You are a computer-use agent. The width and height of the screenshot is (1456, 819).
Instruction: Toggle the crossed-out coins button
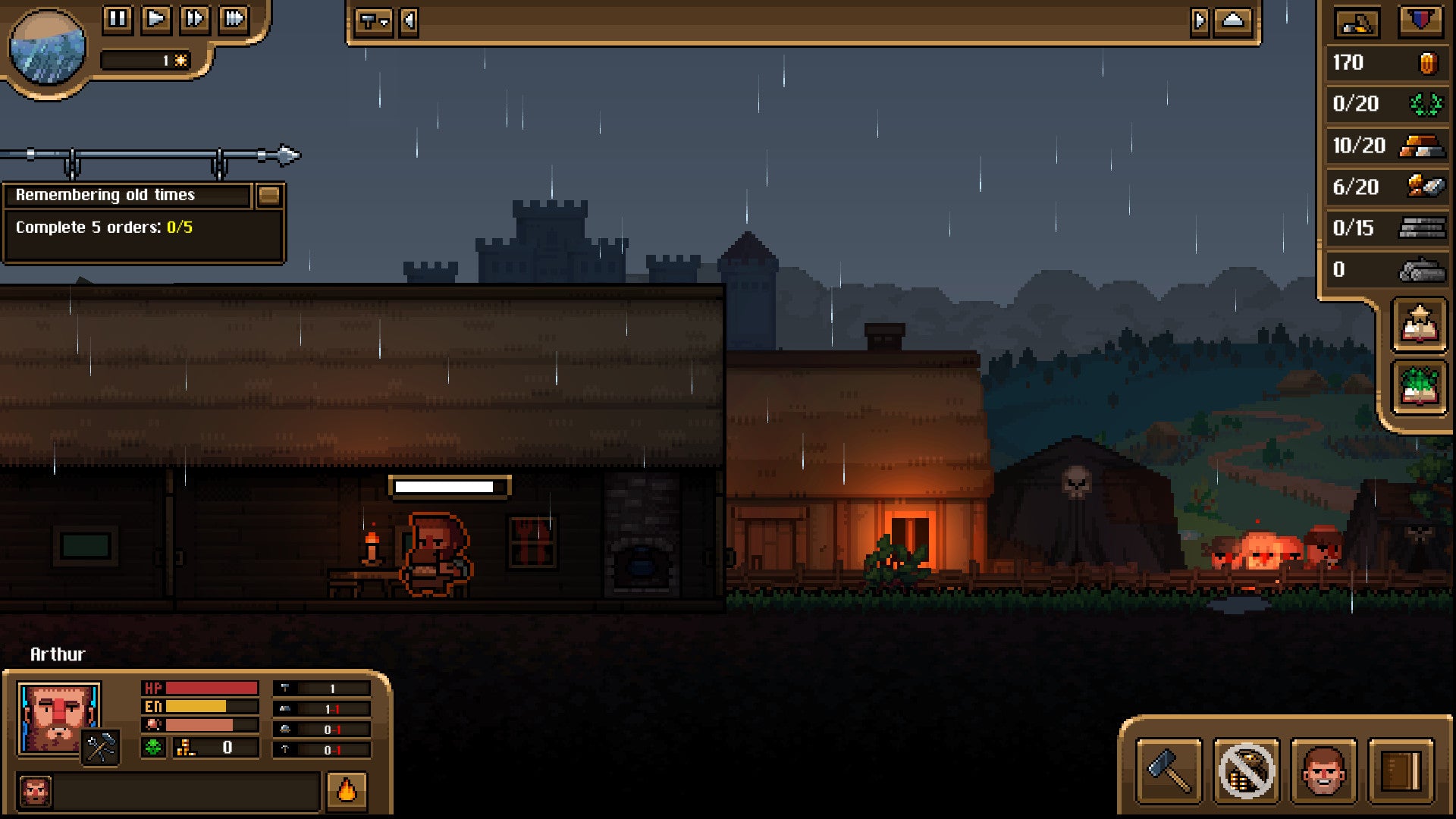1246,770
